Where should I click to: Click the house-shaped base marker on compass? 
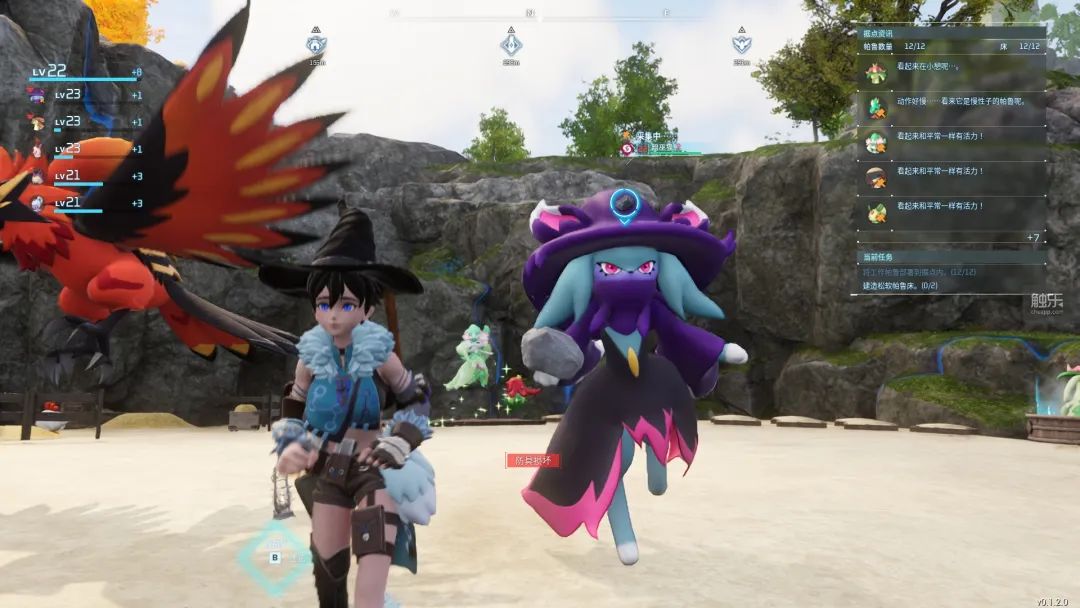pos(316,44)
